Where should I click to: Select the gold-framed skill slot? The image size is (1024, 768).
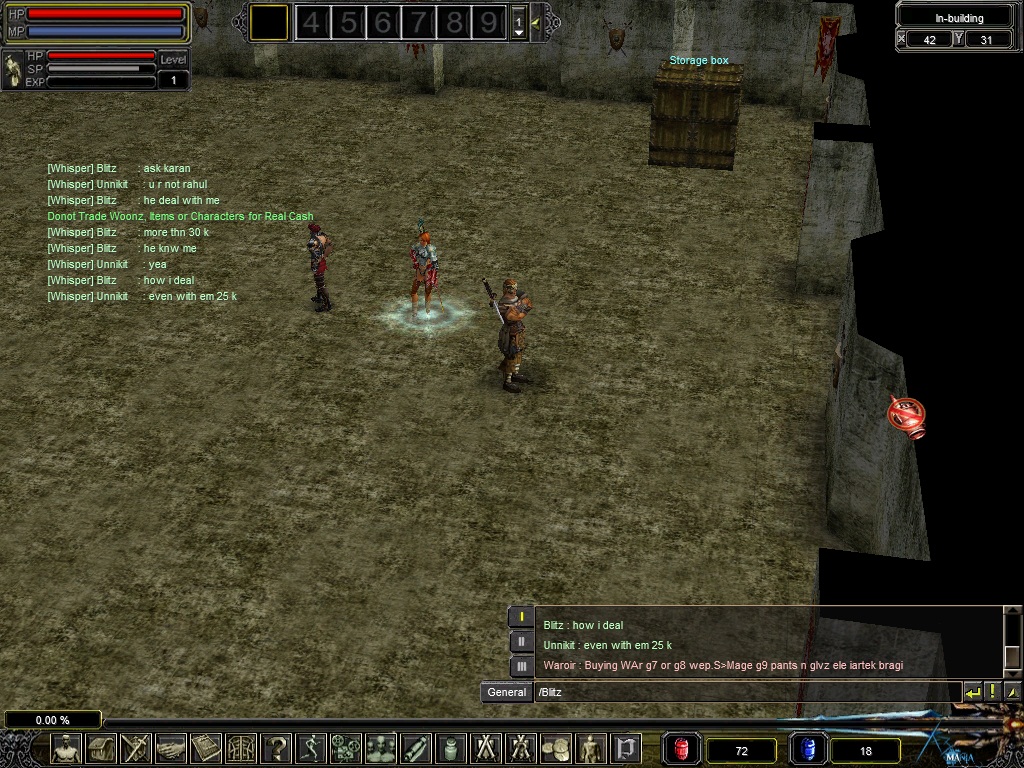coord(269,22)
